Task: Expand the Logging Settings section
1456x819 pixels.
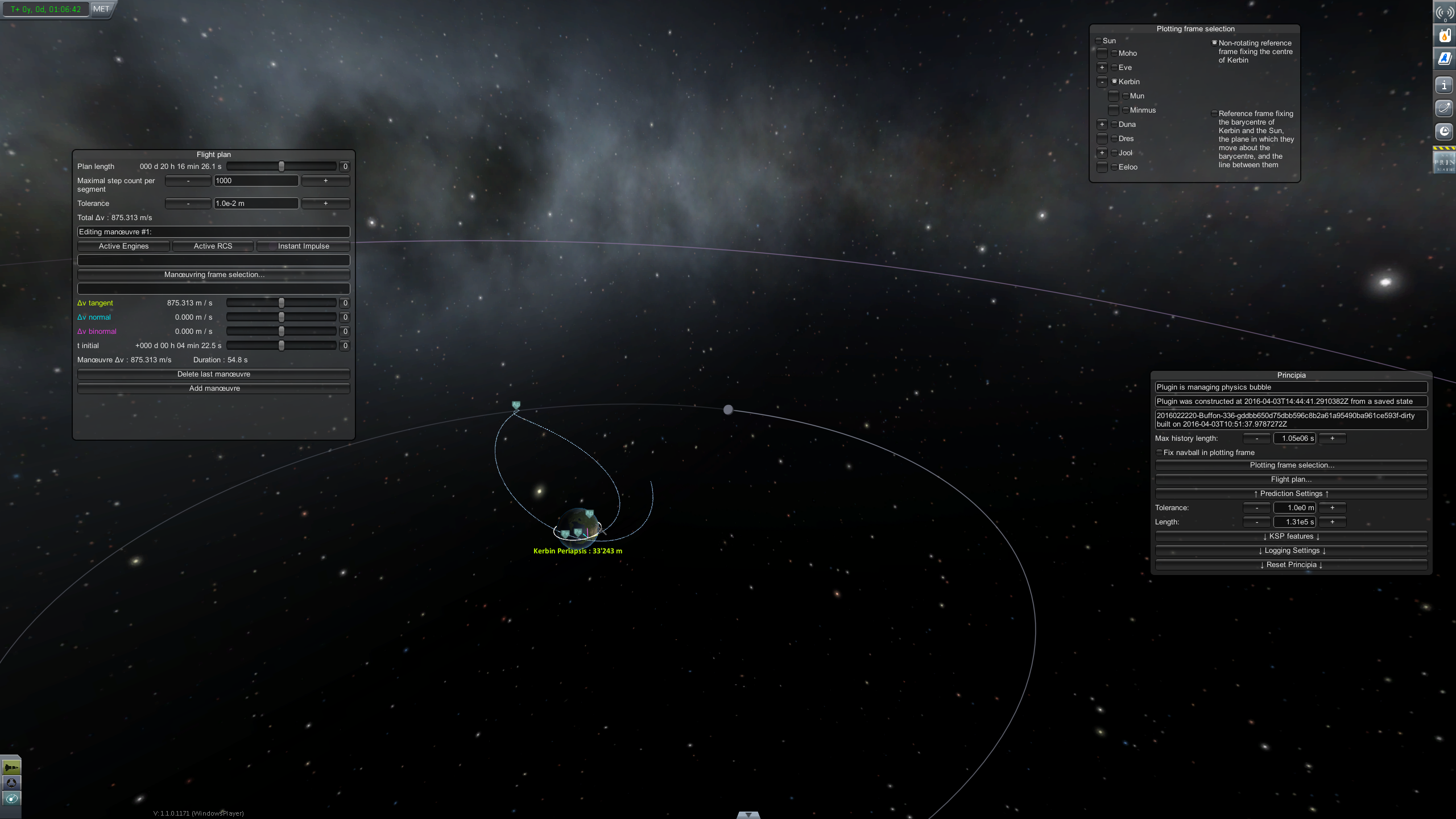Action: click(1291, 551)
